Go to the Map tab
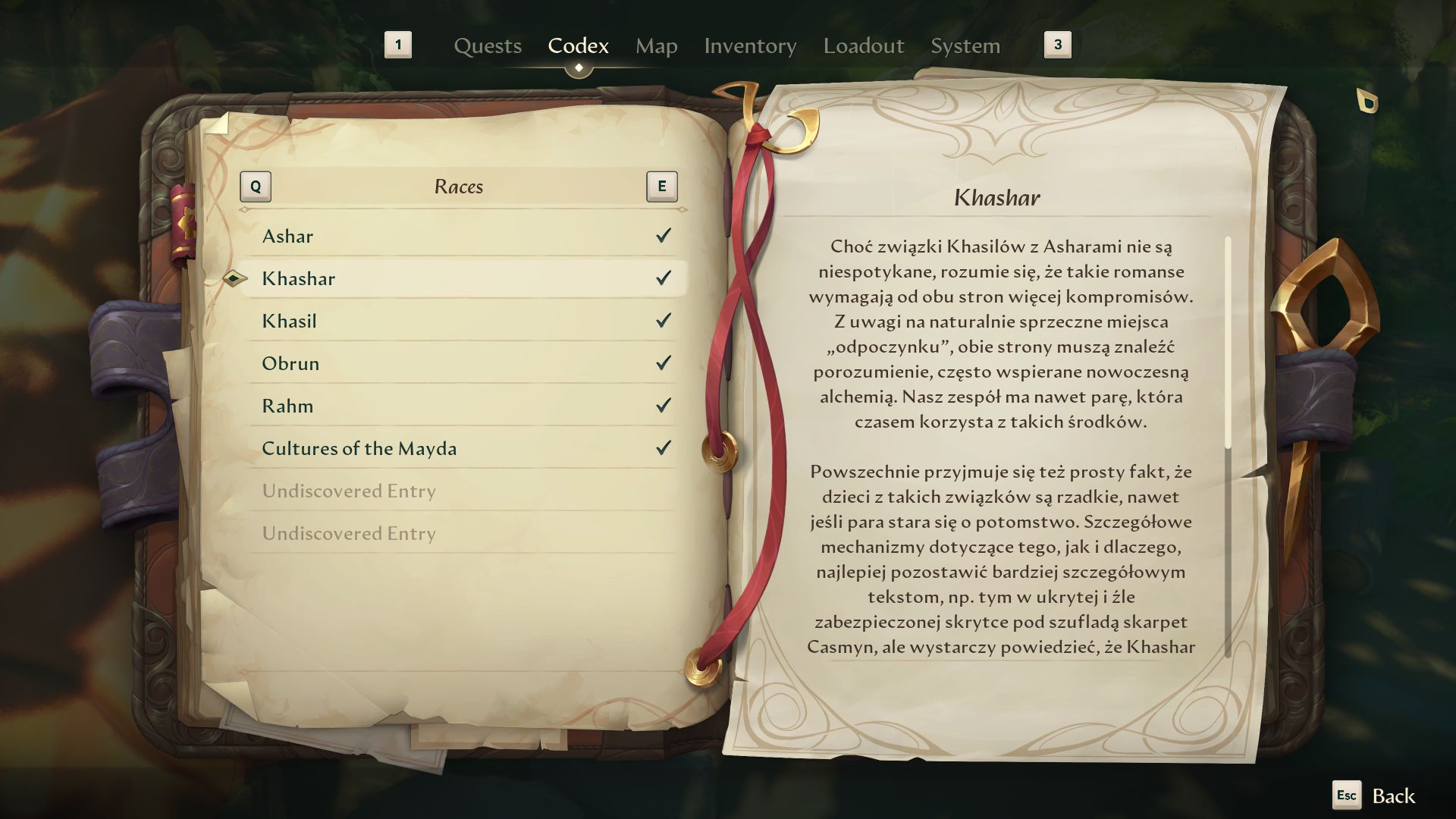The height and width of the screenshot is (819, 1456). pos(656,46)
